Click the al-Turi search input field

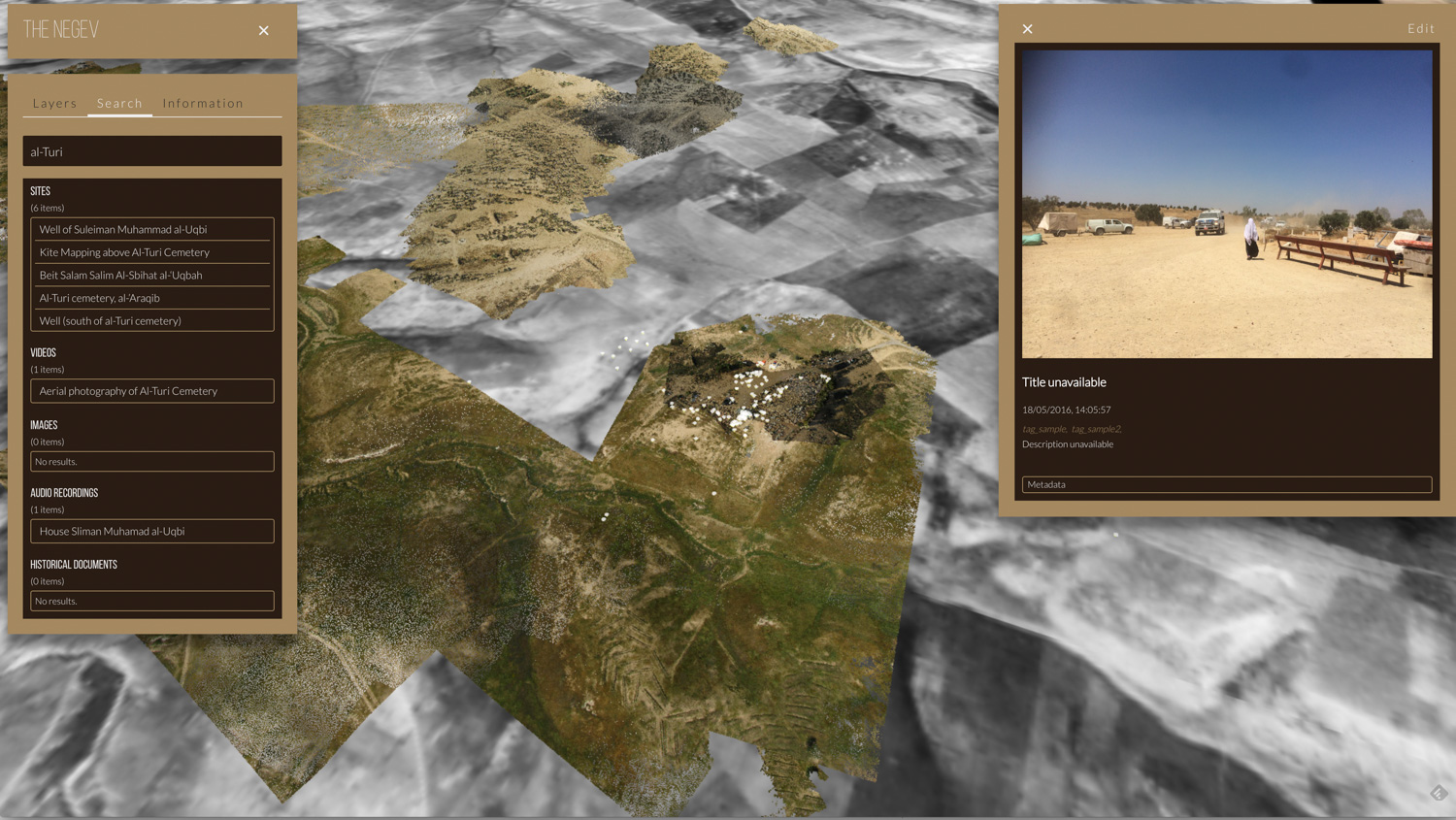[x=152, y=151]
